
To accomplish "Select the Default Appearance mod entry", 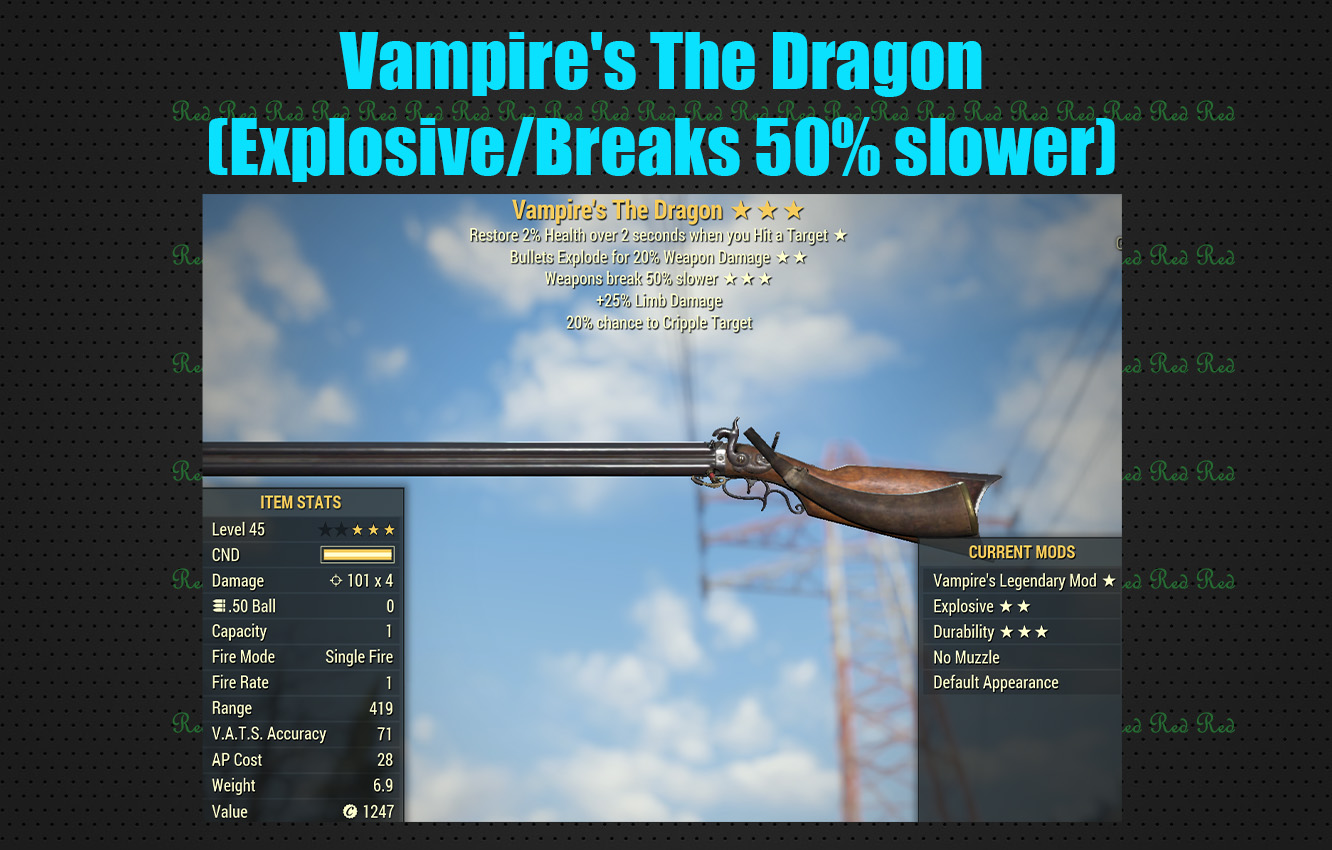I will tap(996, 682).
